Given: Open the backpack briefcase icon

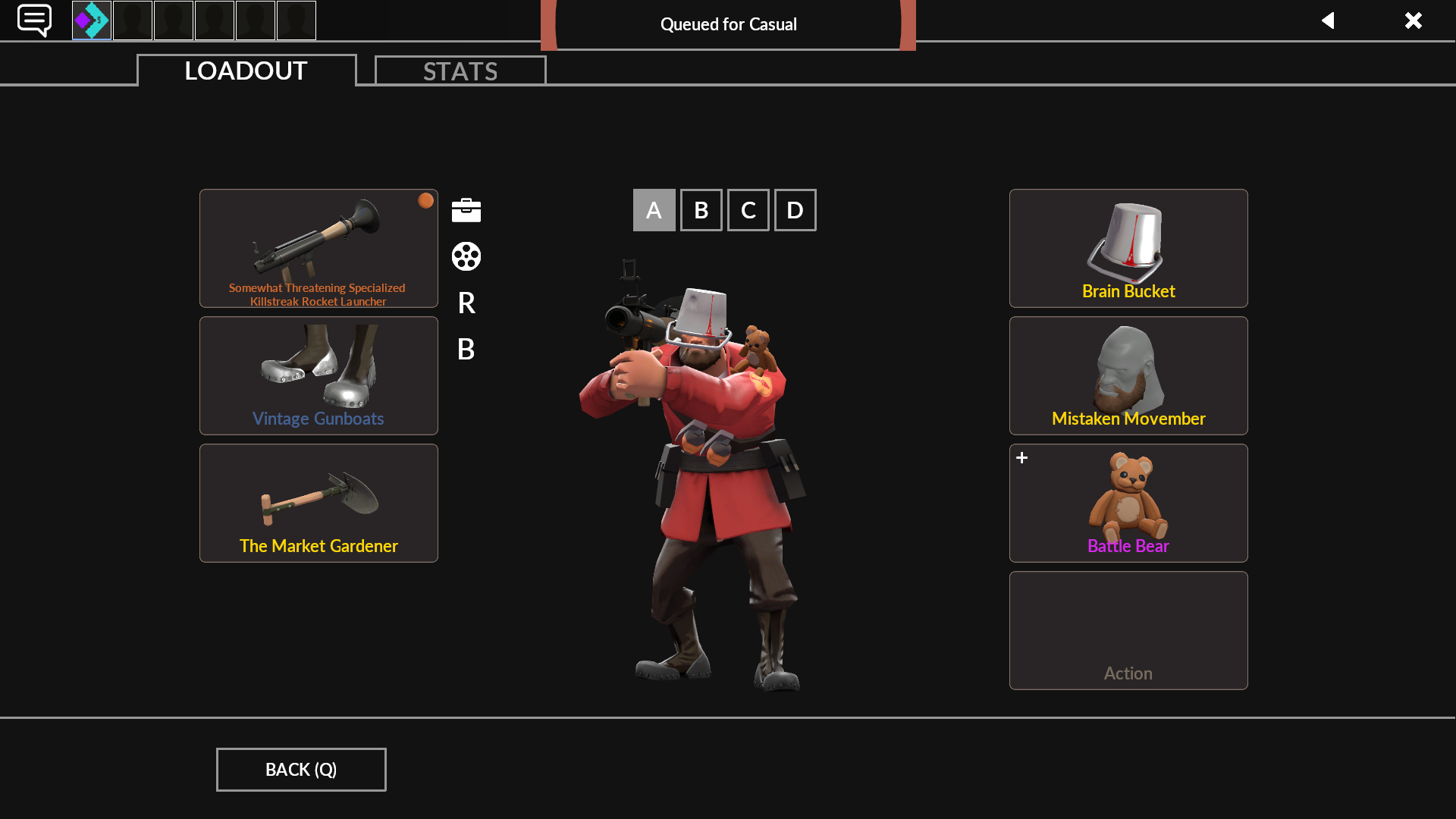Looking at the screenshot, I should coord(466,209).
